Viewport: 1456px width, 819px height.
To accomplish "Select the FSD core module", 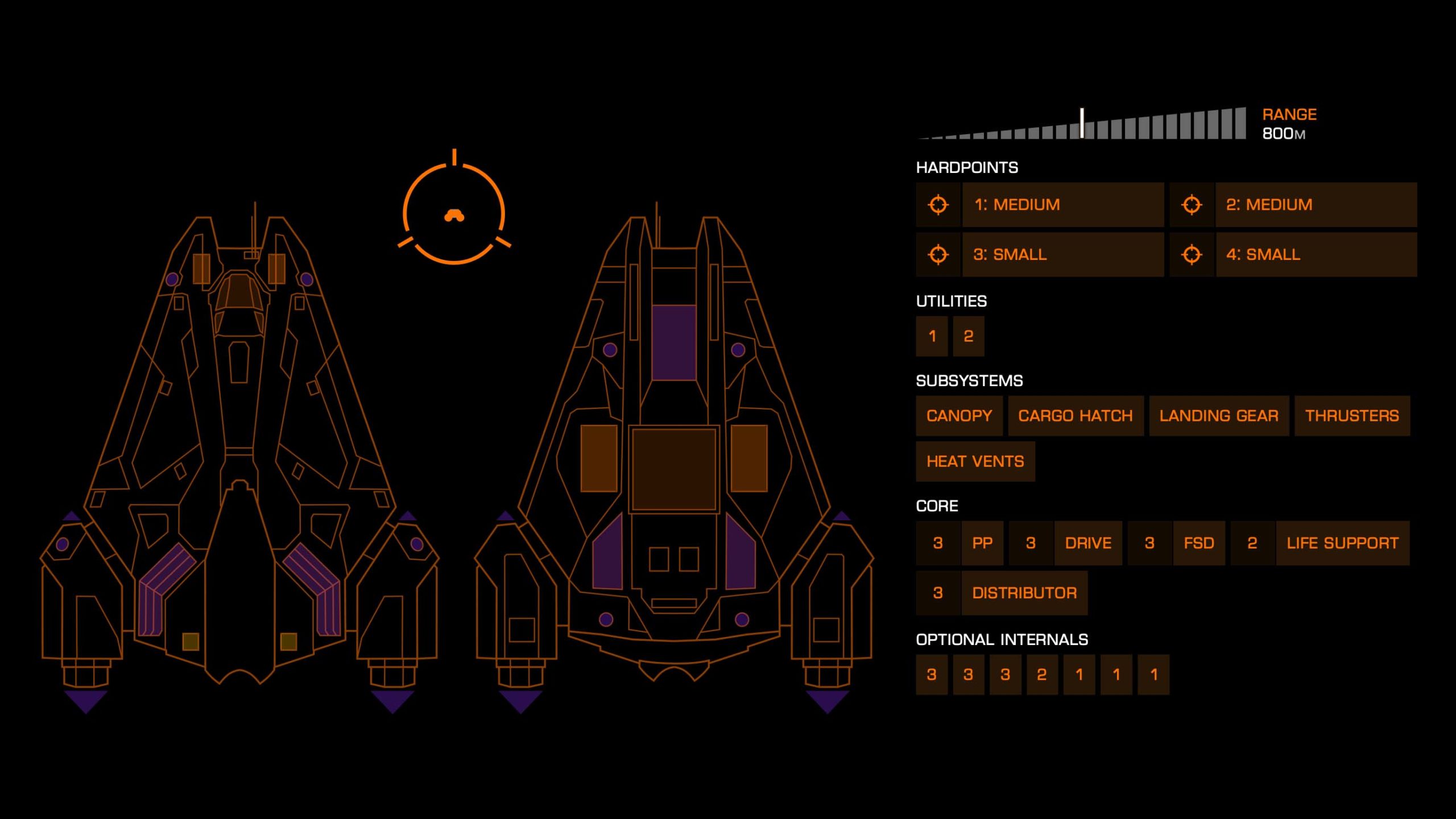I will point(1199,543).
